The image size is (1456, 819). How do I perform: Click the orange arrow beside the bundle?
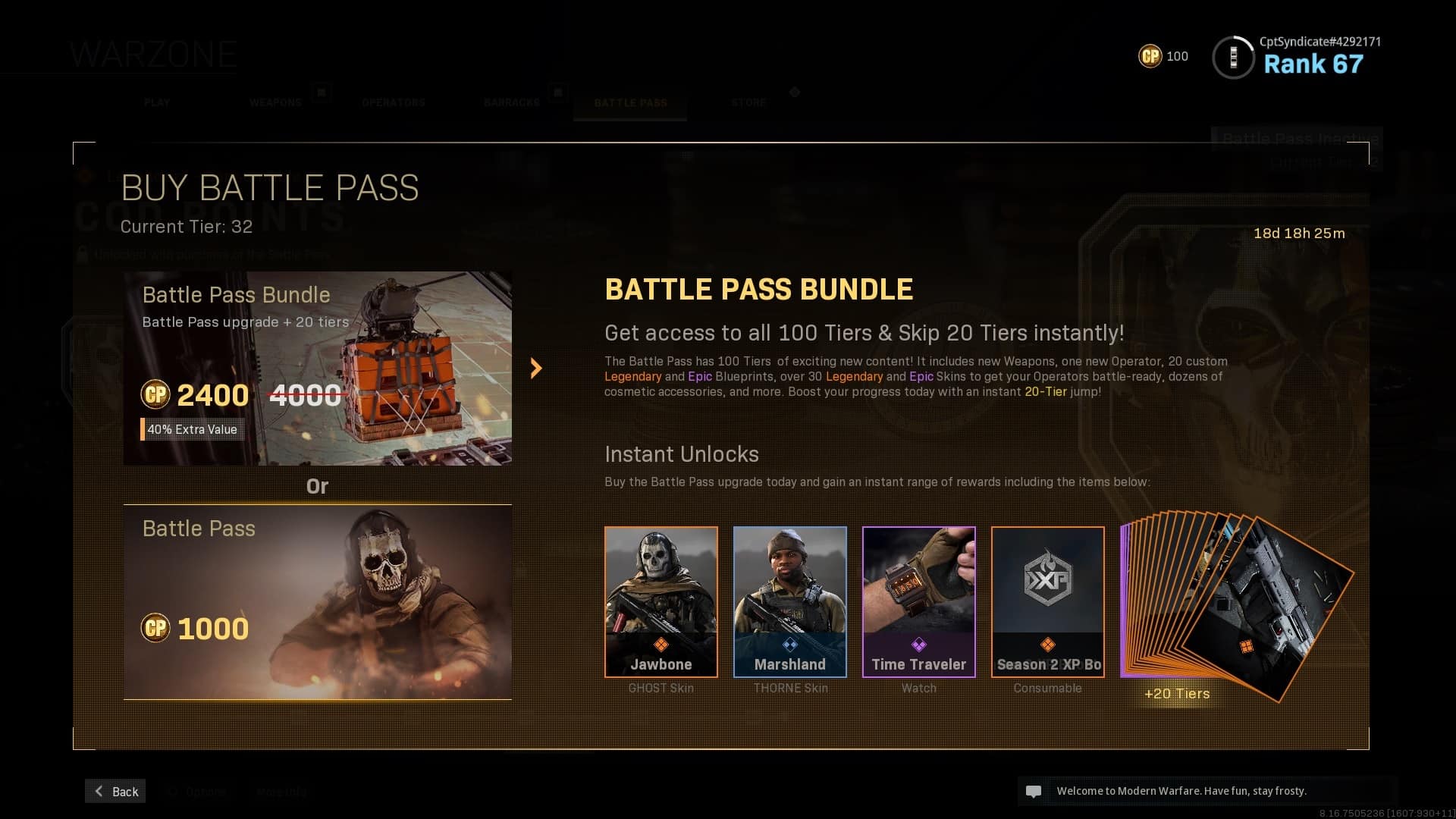tap(536, 369)
